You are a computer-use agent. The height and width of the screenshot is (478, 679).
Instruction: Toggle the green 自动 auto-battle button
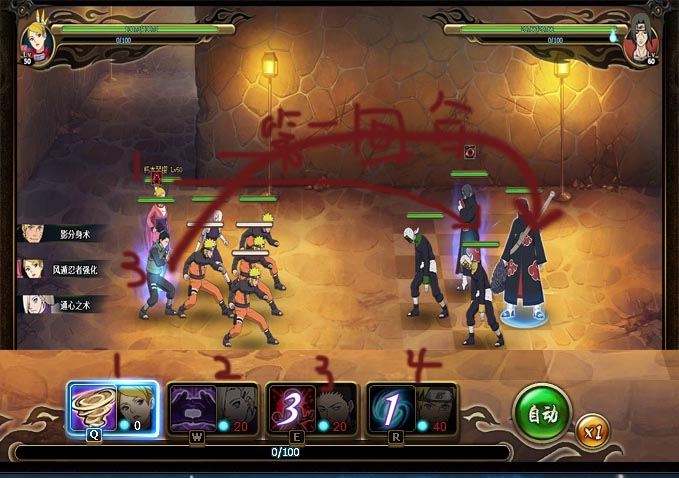click(x=543, y=413)
